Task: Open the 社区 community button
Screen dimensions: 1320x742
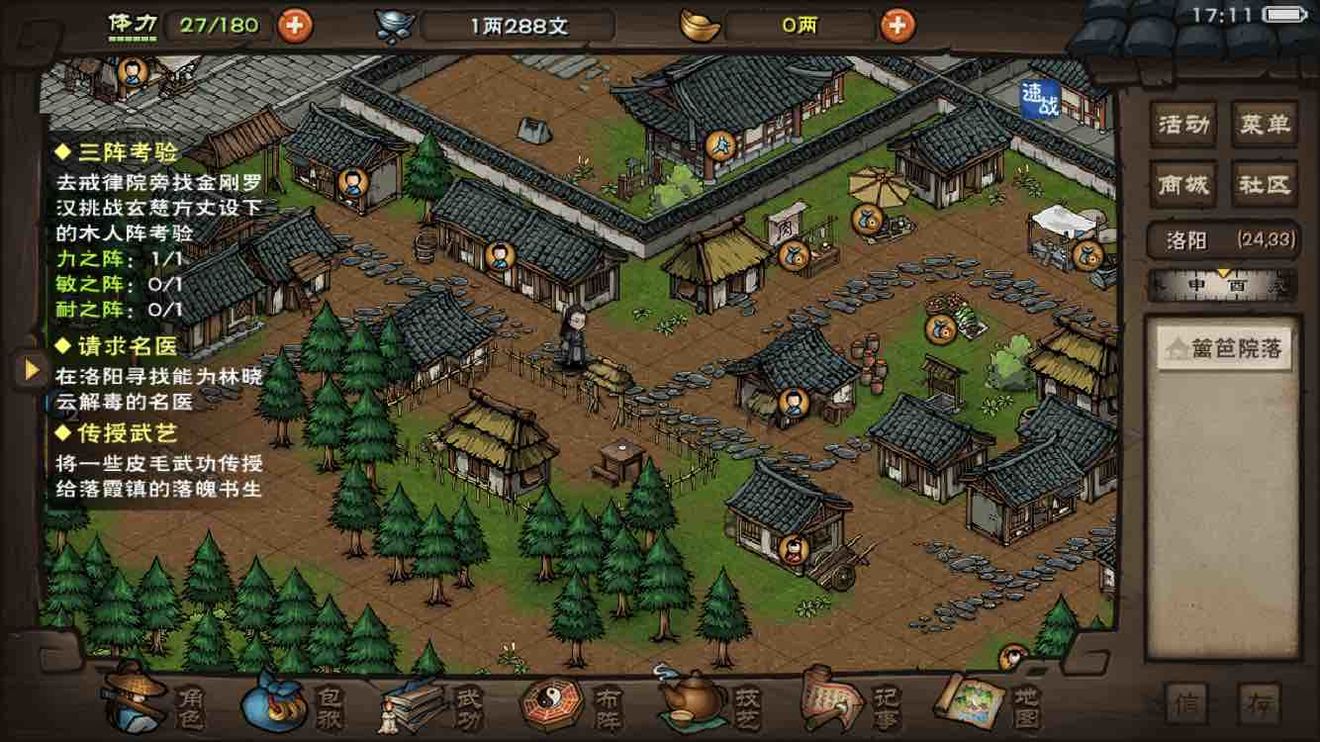Action: pos(1264,185)
